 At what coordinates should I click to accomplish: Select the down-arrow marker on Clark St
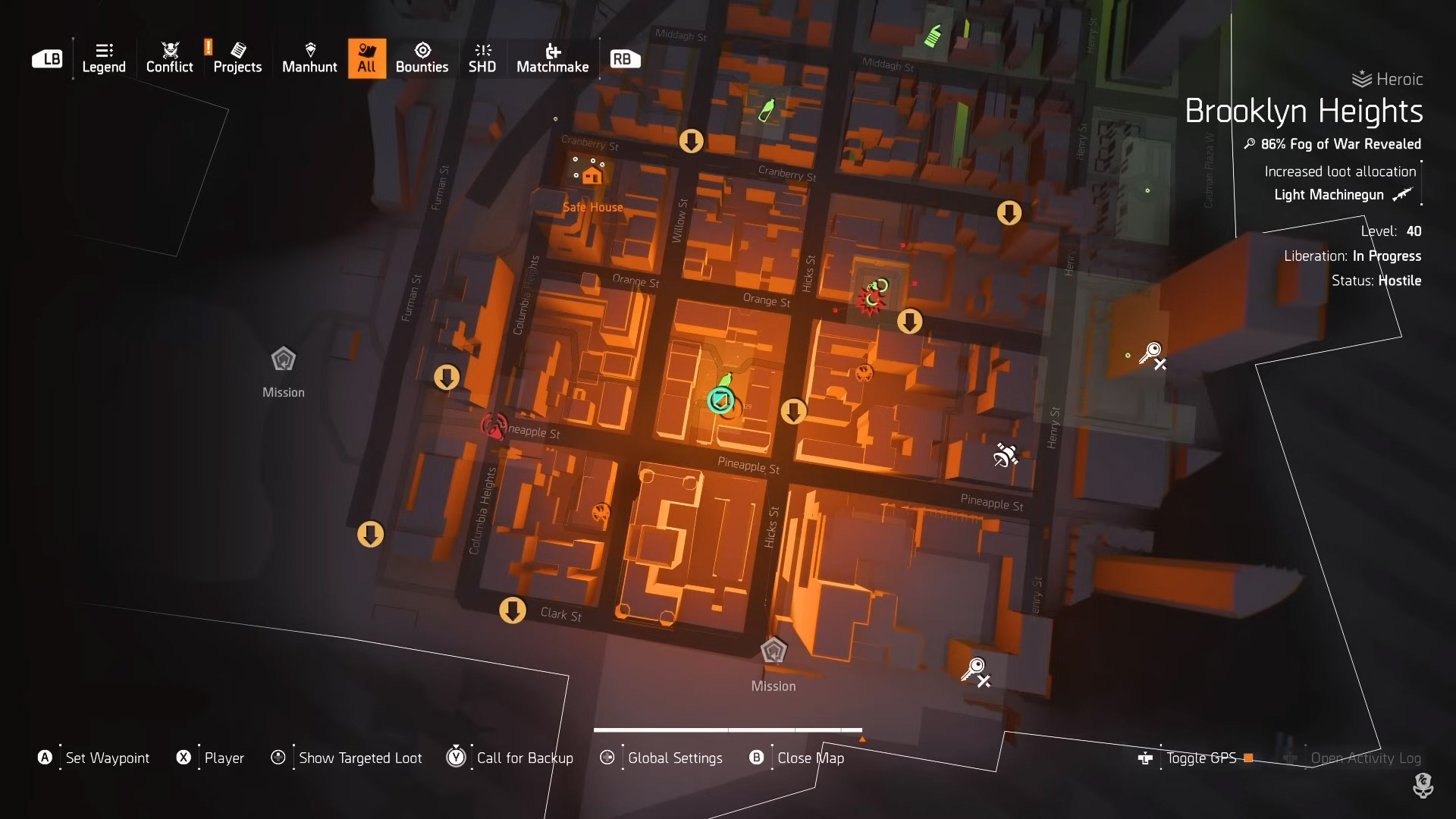pyautogui.click(x=513, y=610)
